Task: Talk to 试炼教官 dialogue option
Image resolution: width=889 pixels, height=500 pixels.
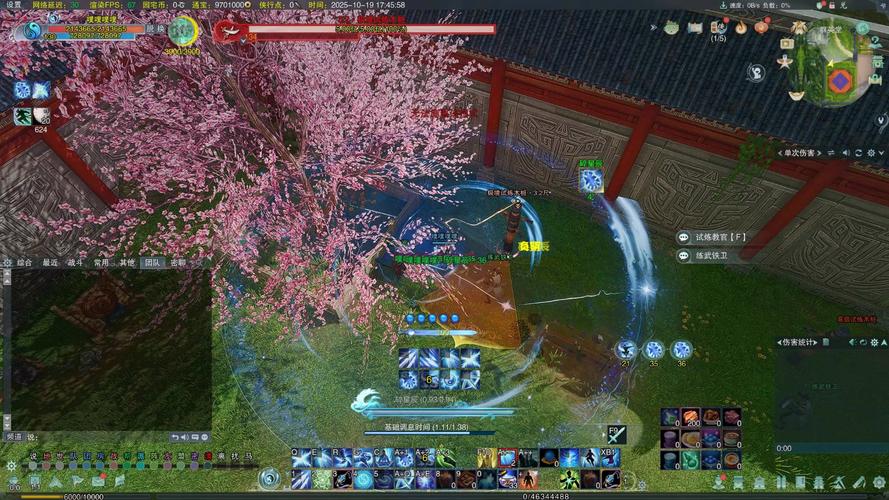Action: (721, 237)
